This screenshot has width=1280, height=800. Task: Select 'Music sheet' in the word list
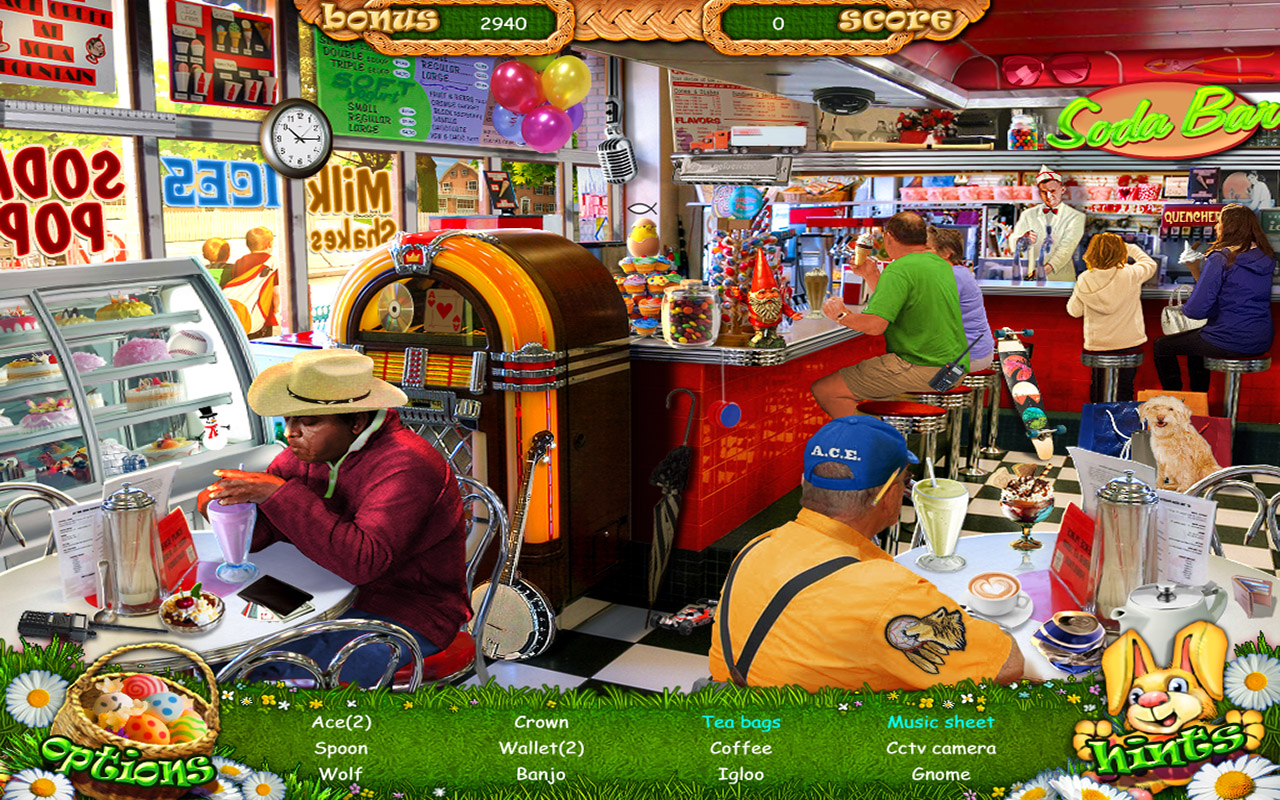[x=938, y=721]
